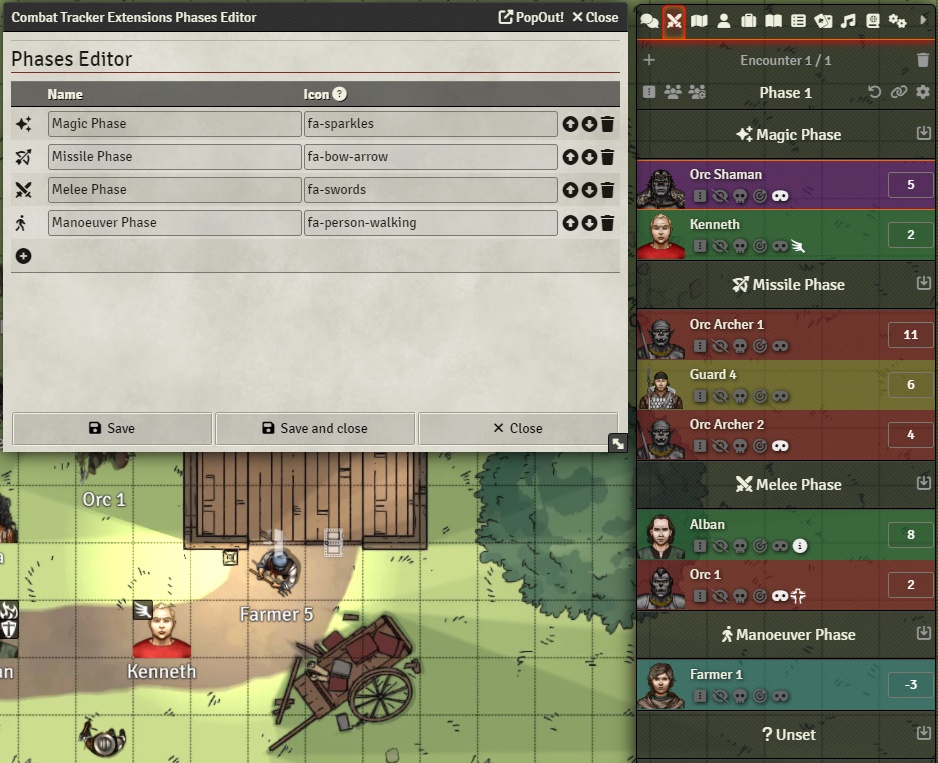Screen dimensions: 938x763
Task: Delete the encounter with the trash icon
Action: coord(923,60)
